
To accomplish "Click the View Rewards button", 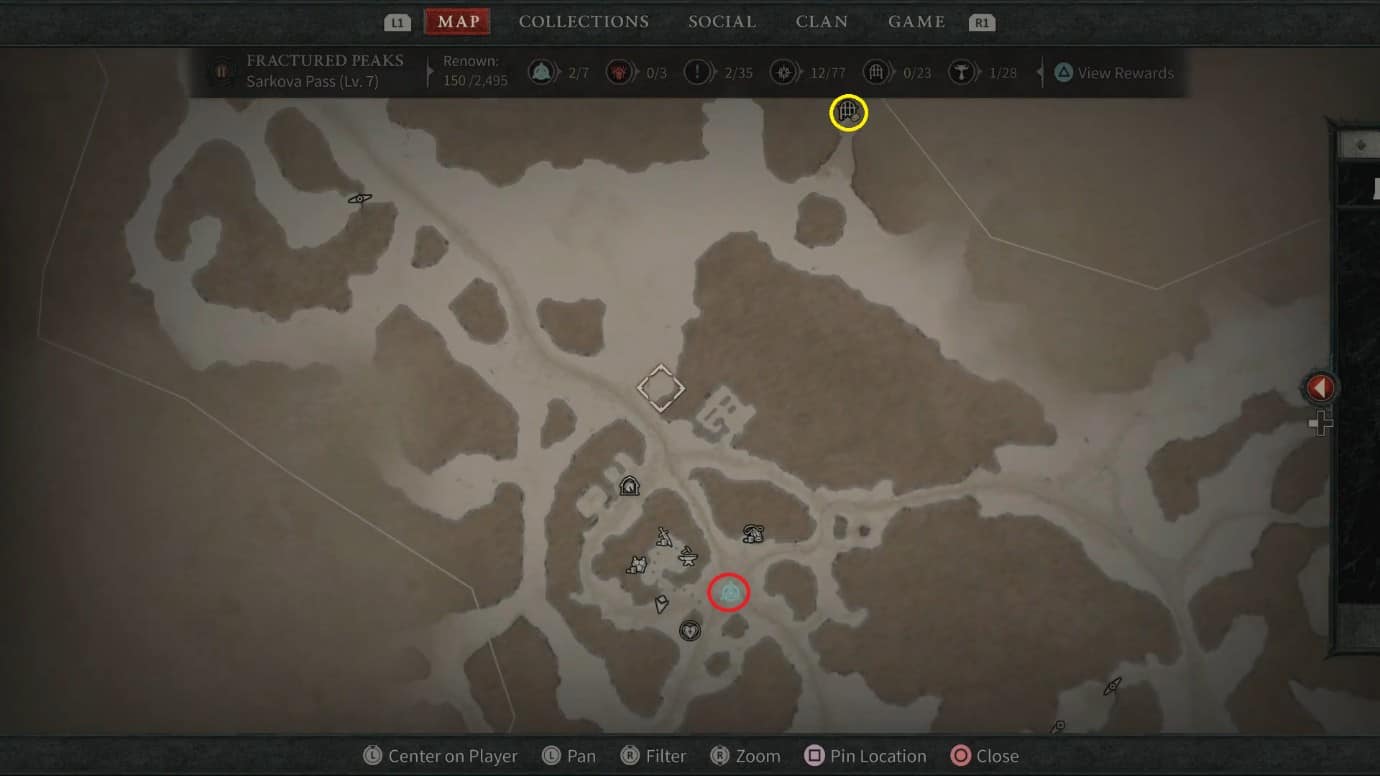I will (1114, 72).
